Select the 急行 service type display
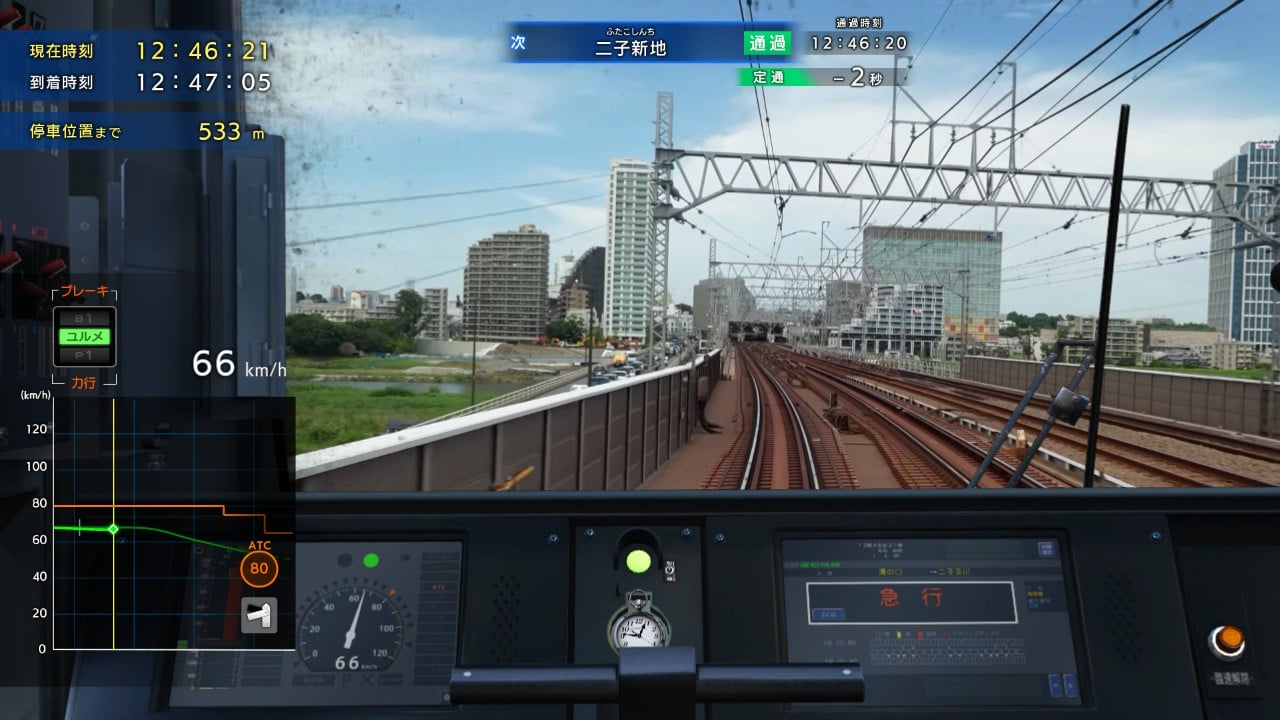 click(910, 598)
